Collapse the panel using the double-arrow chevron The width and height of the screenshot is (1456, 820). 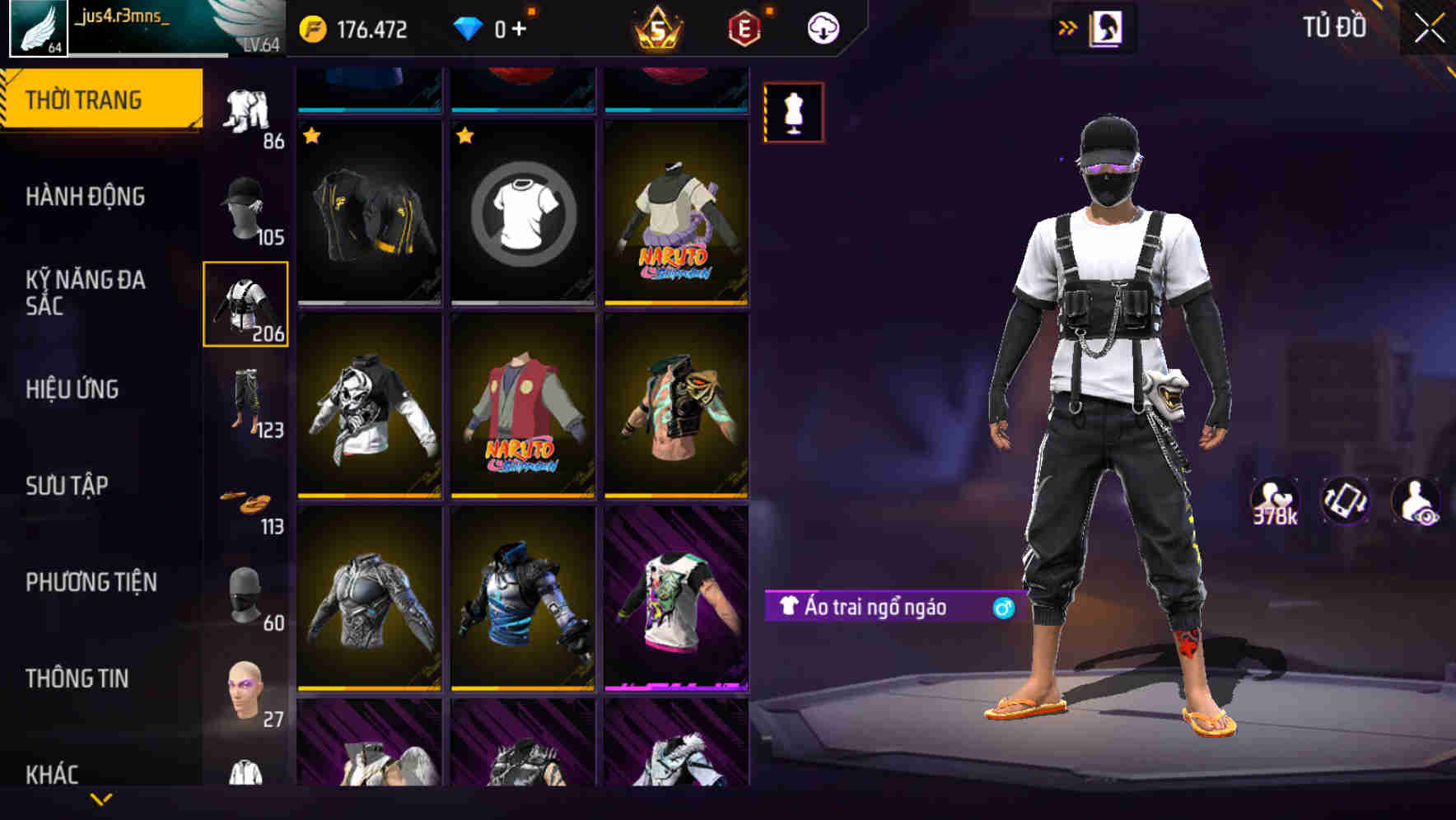1066,27
